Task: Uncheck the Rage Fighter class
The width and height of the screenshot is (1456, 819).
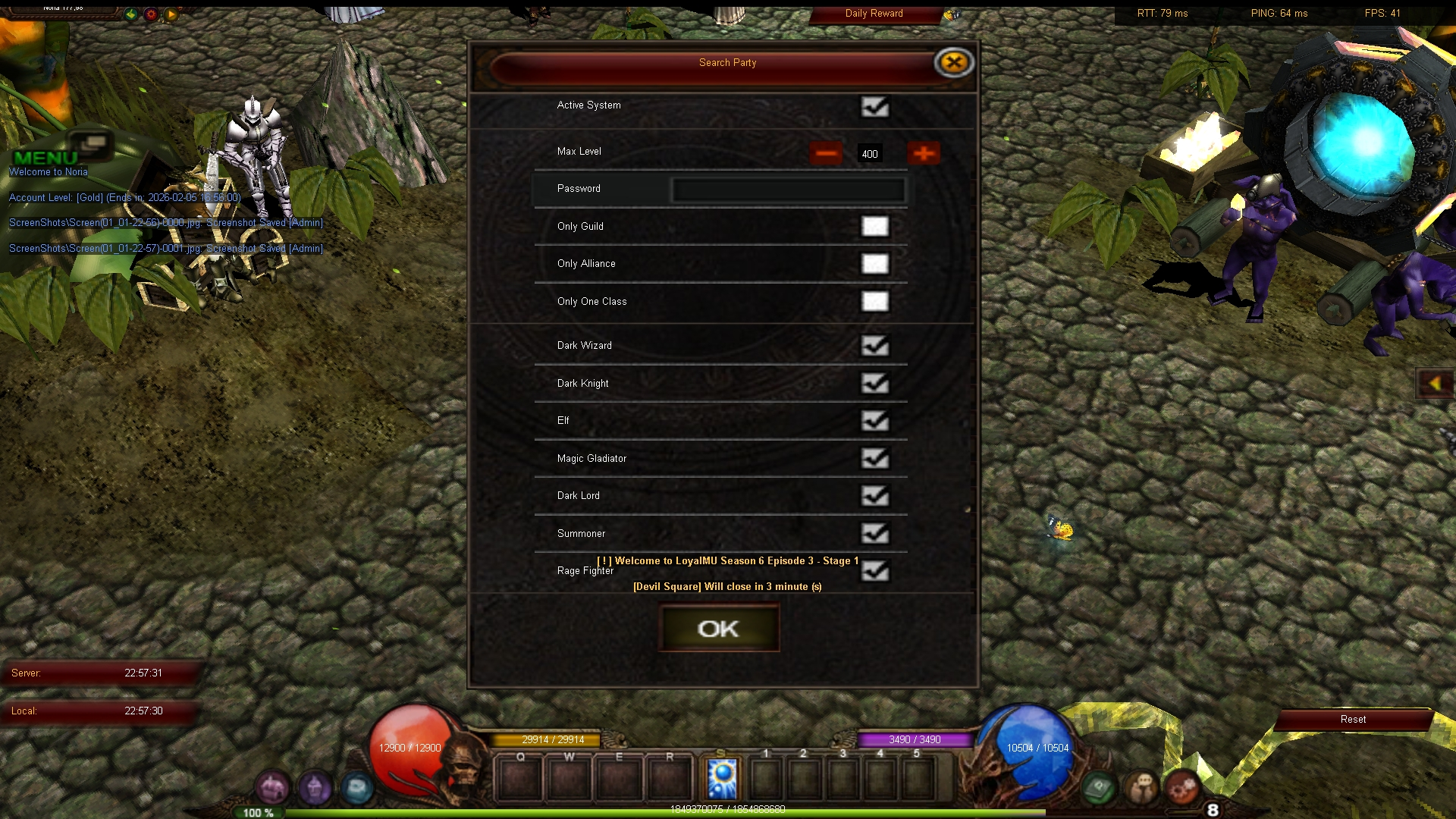Action: coord(874,571)
